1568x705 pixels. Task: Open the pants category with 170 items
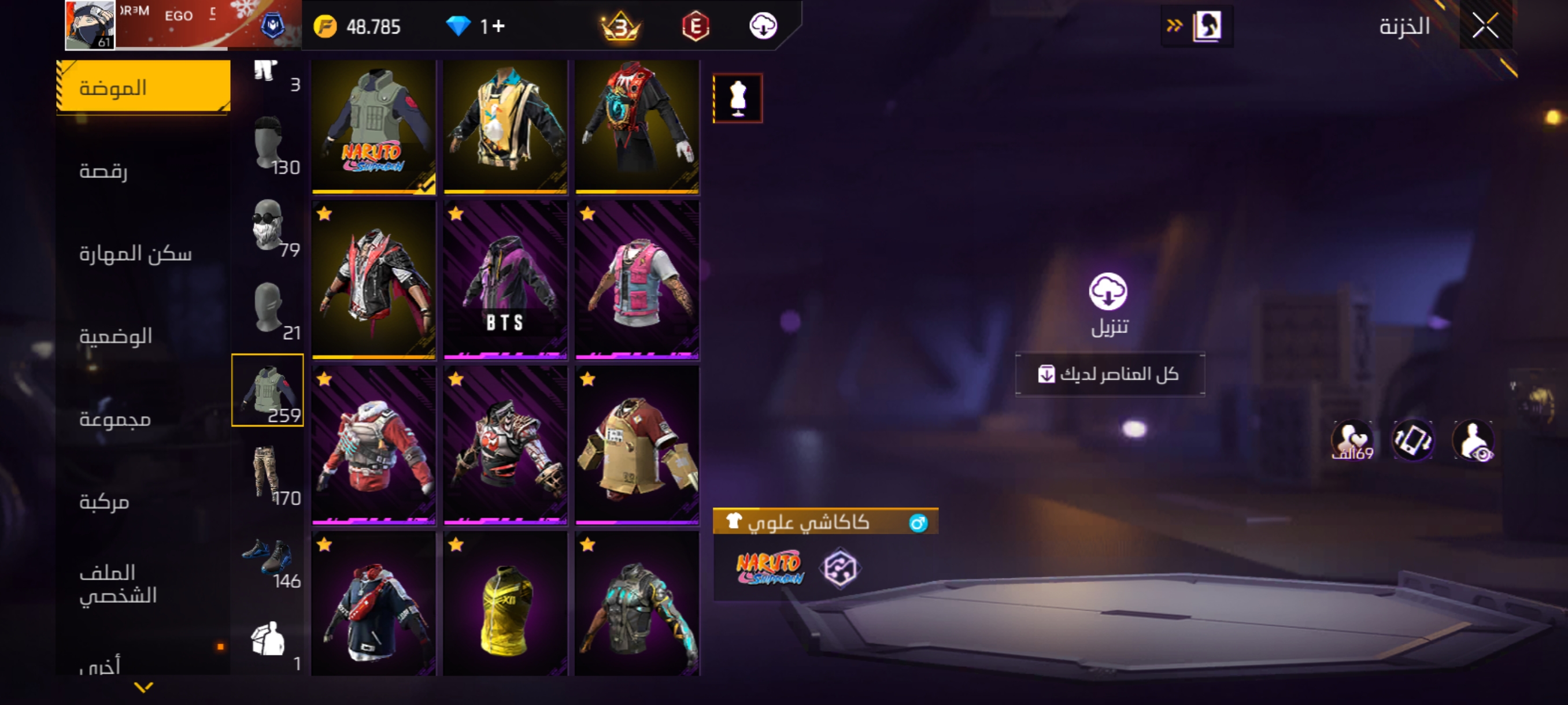click(x=268, y=473)
